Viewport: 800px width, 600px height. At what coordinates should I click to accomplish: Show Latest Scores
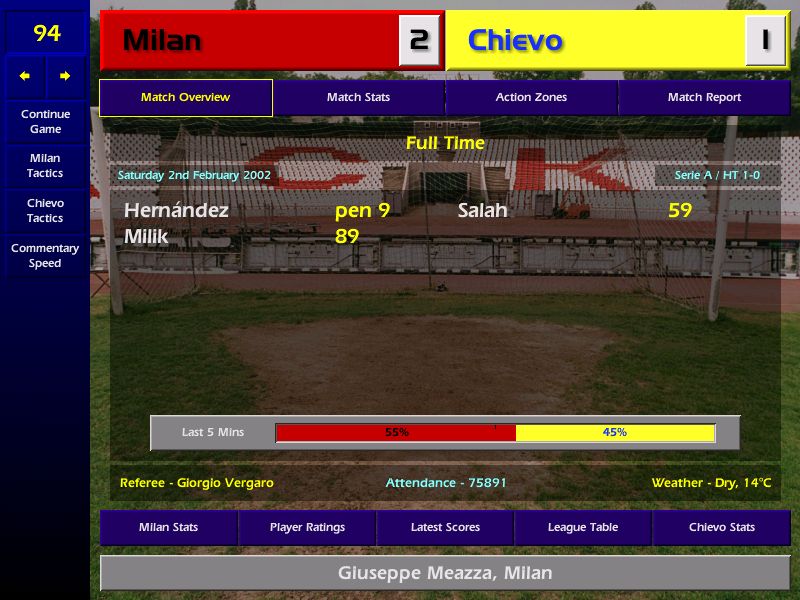445,527
